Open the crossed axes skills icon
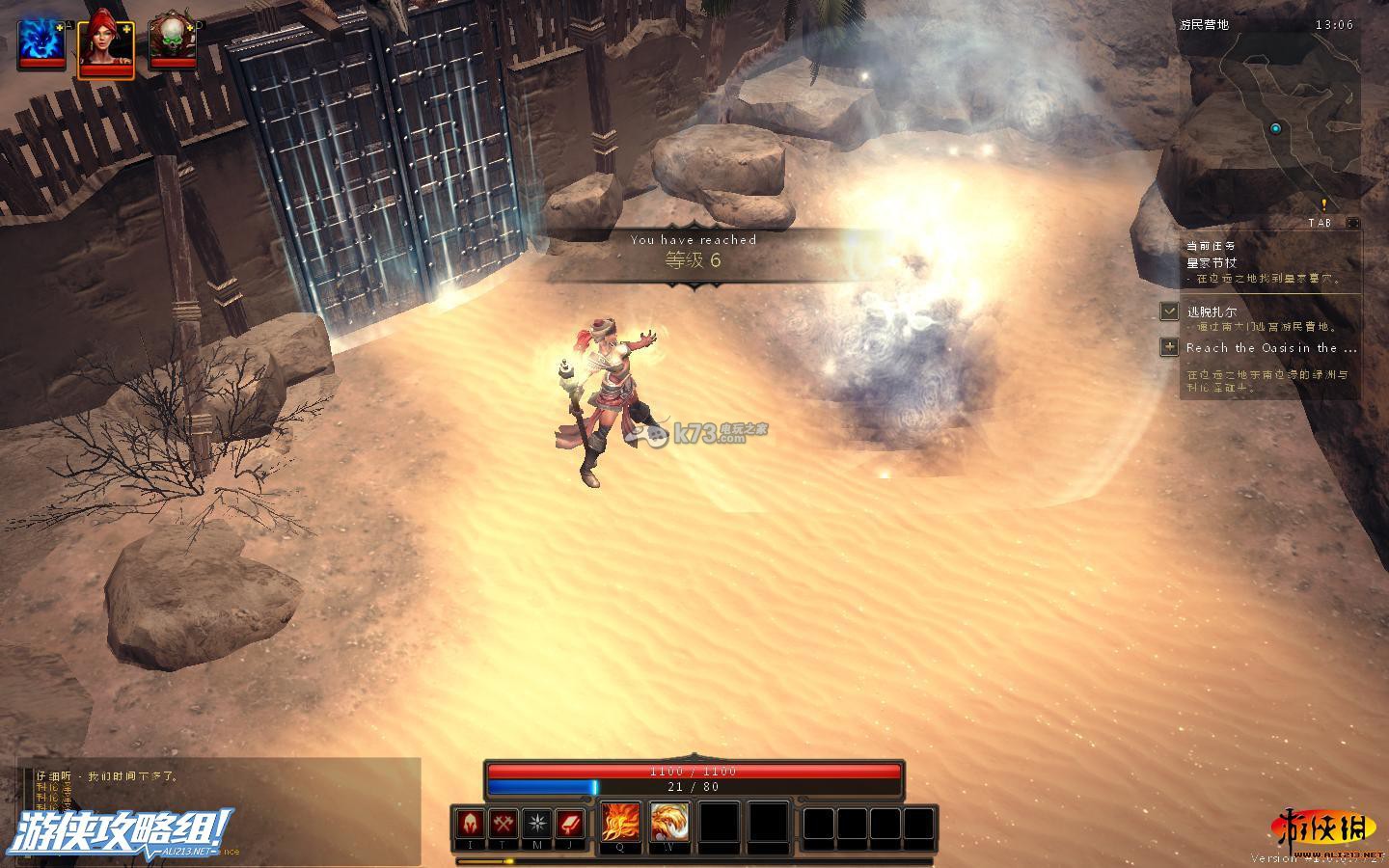Viewport: 1389px width, 868px height. [x=504, y=825]
